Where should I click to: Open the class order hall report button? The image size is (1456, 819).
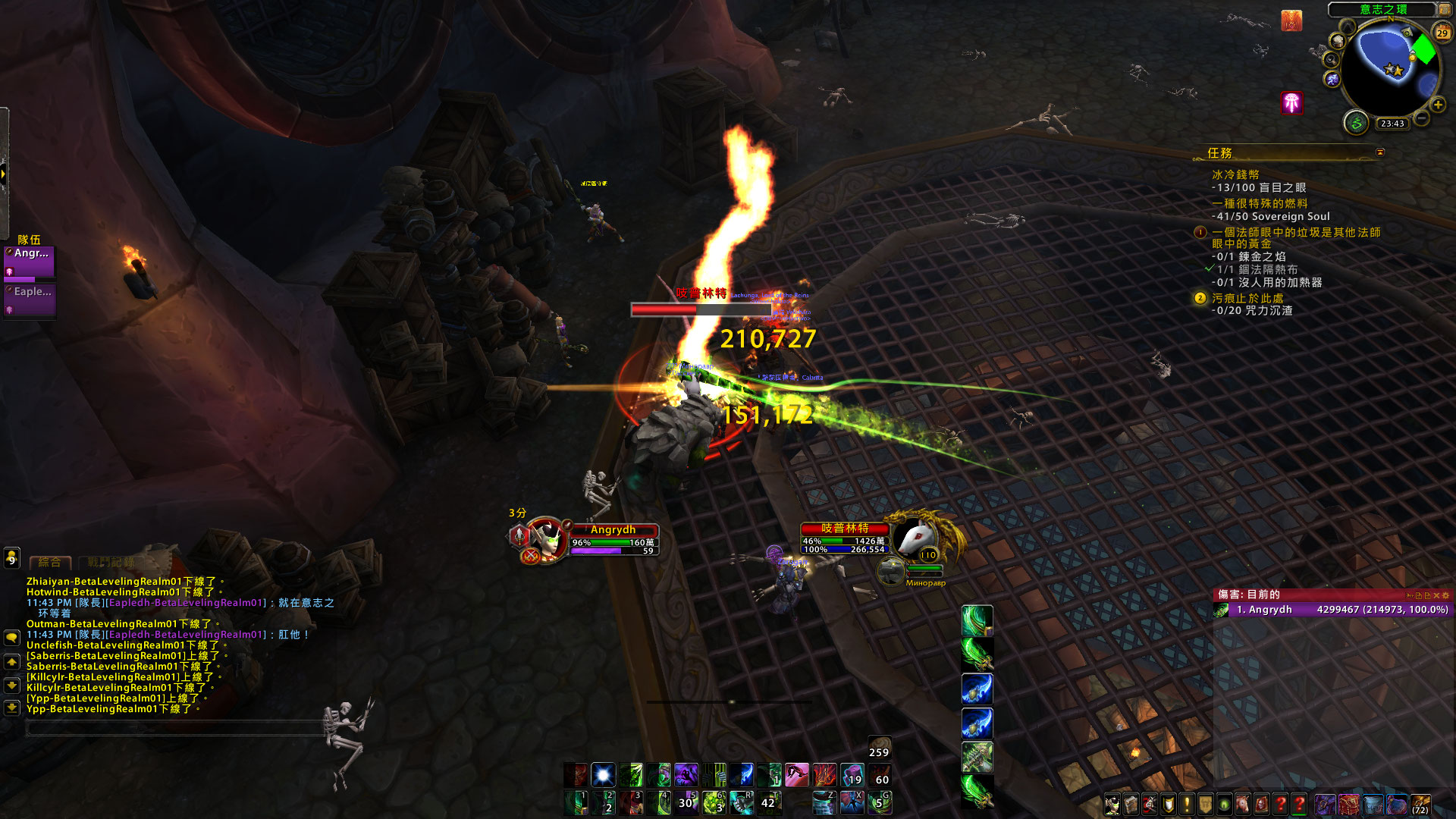[x=1356, y=122]
